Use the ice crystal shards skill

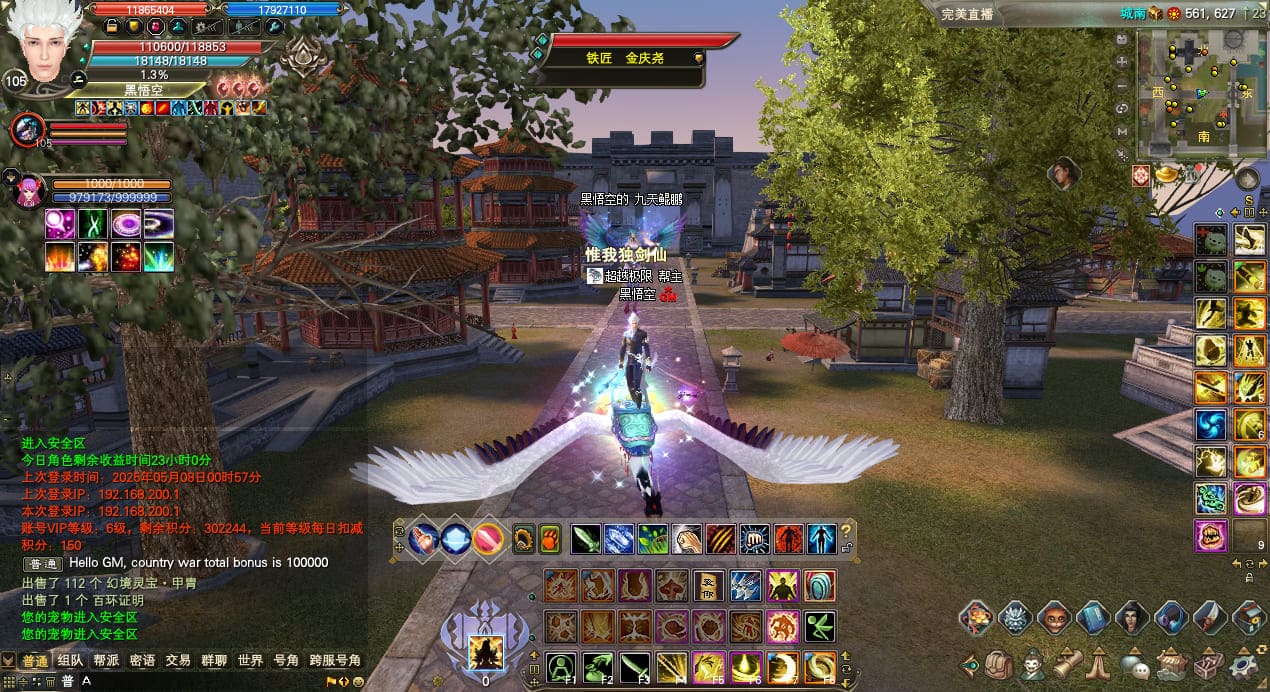(619, 539)
